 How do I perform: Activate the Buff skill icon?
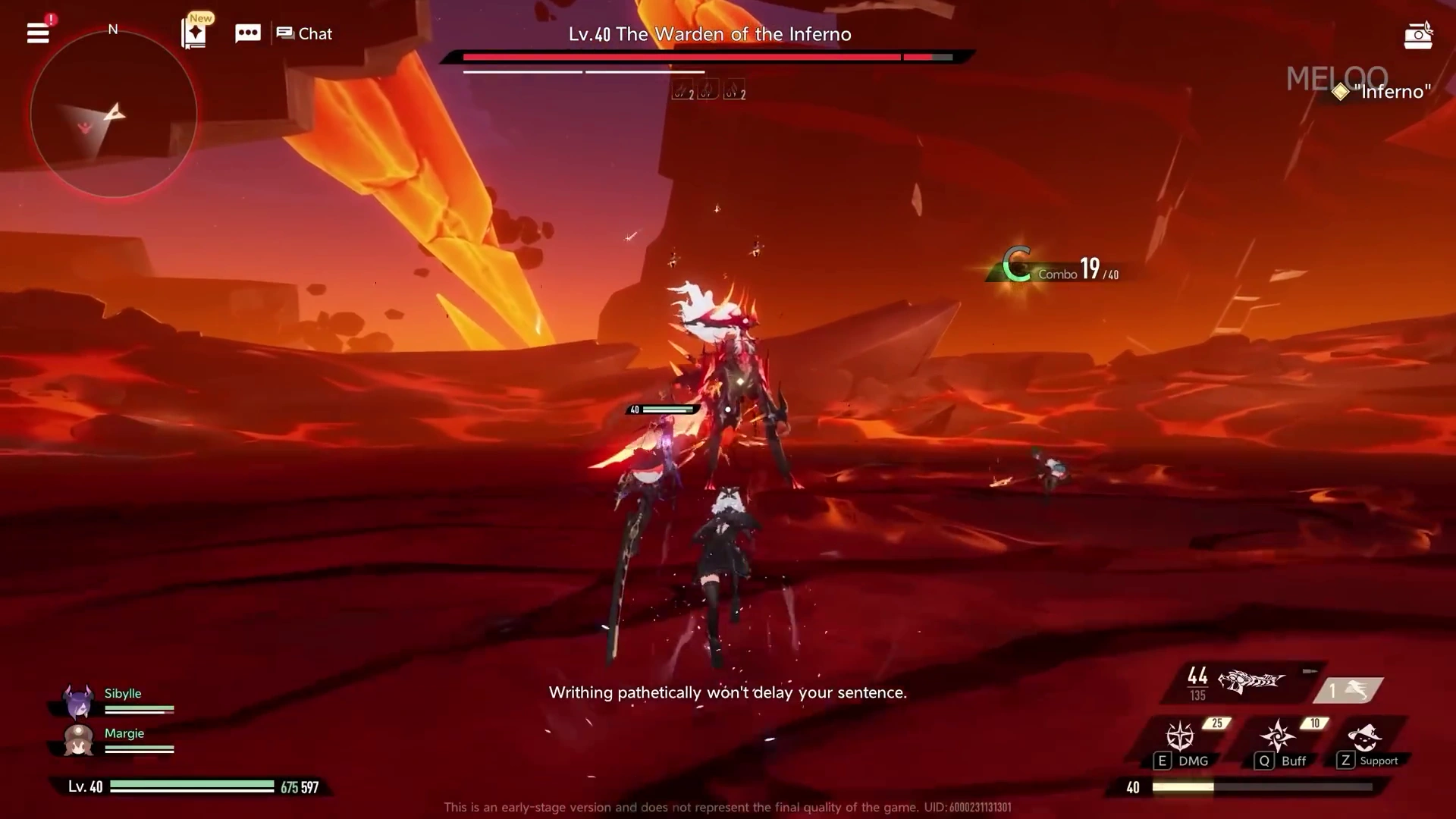(1278, 737)
